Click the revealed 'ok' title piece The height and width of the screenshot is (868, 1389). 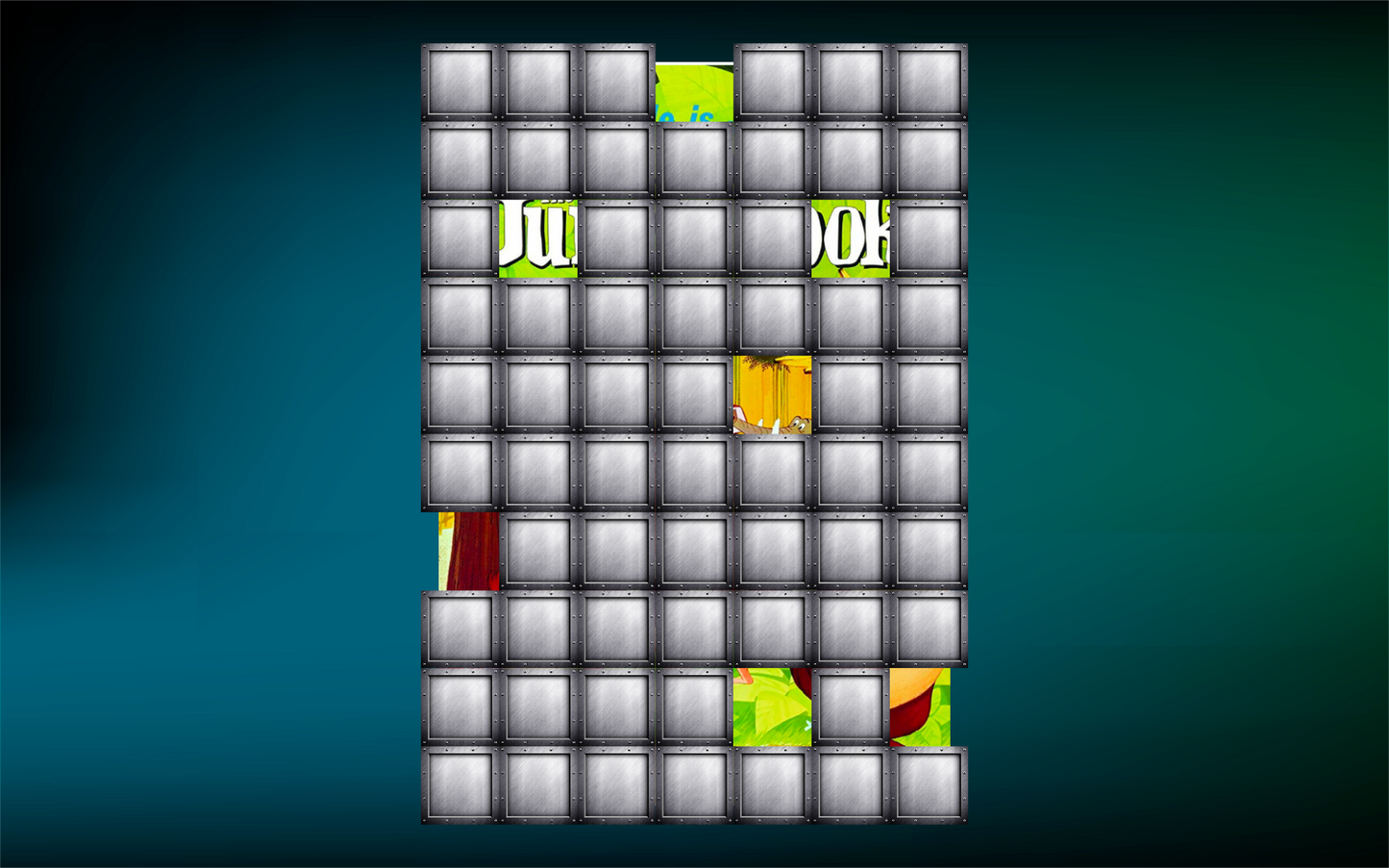pyautogui.click(x=850, y=237)
